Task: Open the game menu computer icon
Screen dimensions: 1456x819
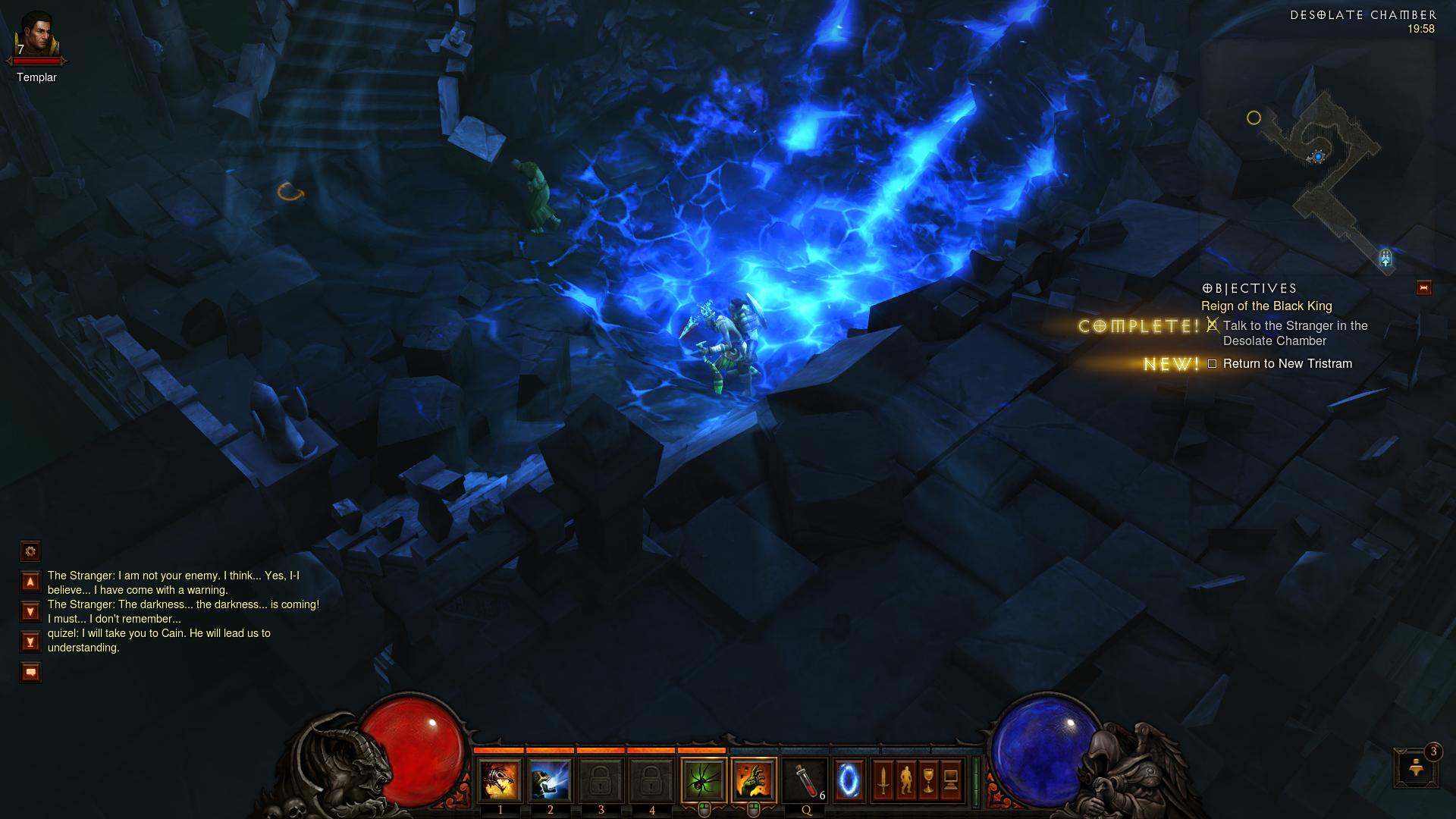Action: pos(951,780)
